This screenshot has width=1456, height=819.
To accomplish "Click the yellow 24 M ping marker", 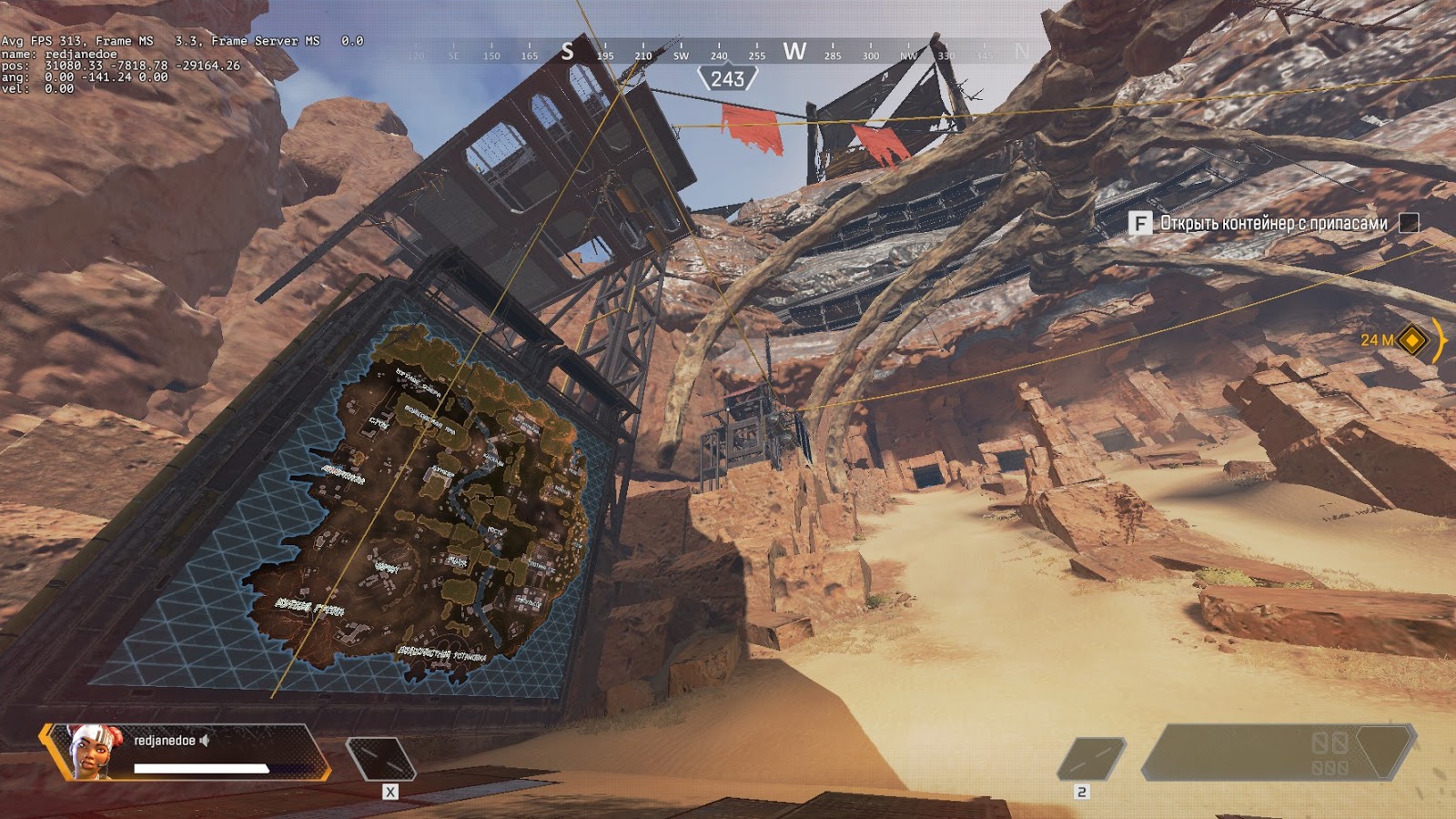I will click(x=1411, y=340).
